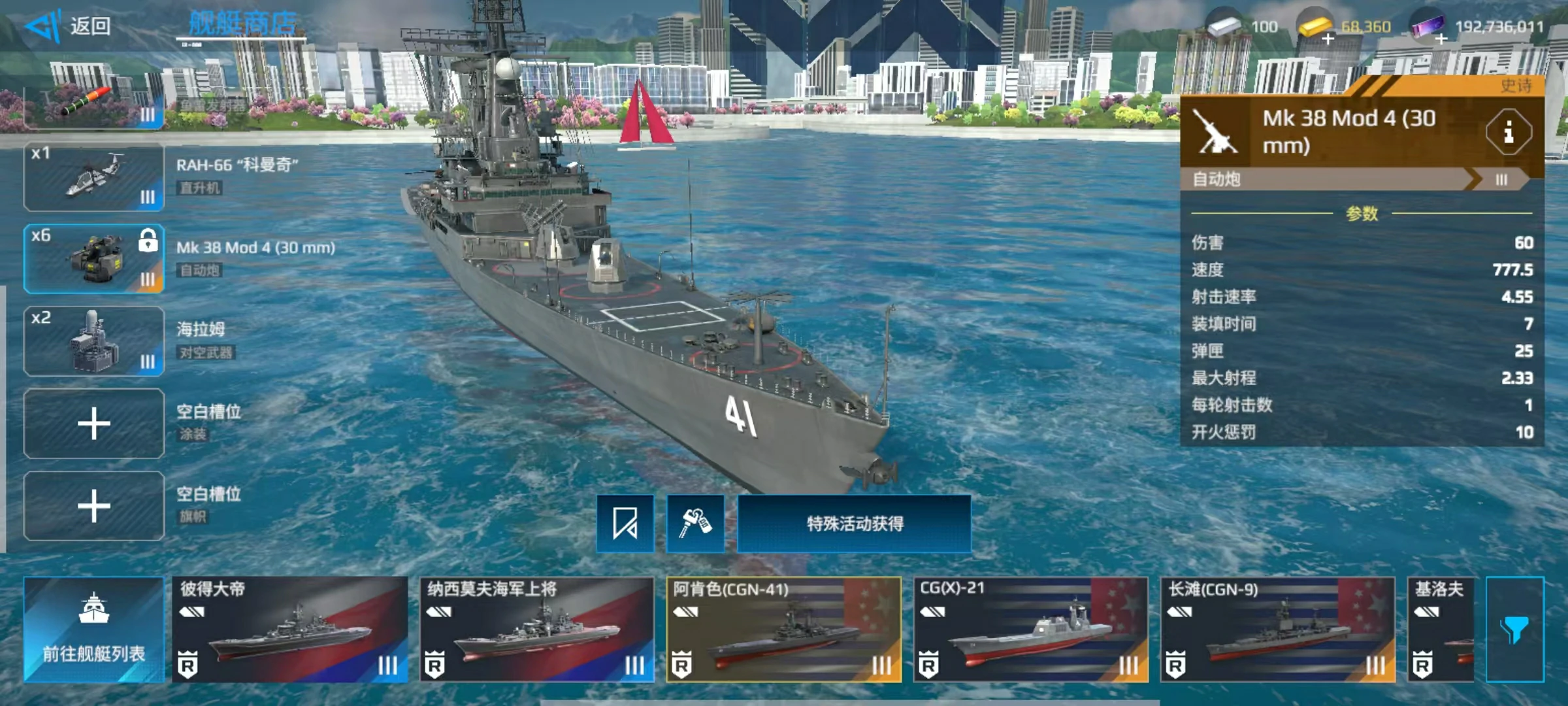Viewport: 1568px width, 706px height.
Task: Choose the CG(X)-21 ship card
Action: (1030, 630)
